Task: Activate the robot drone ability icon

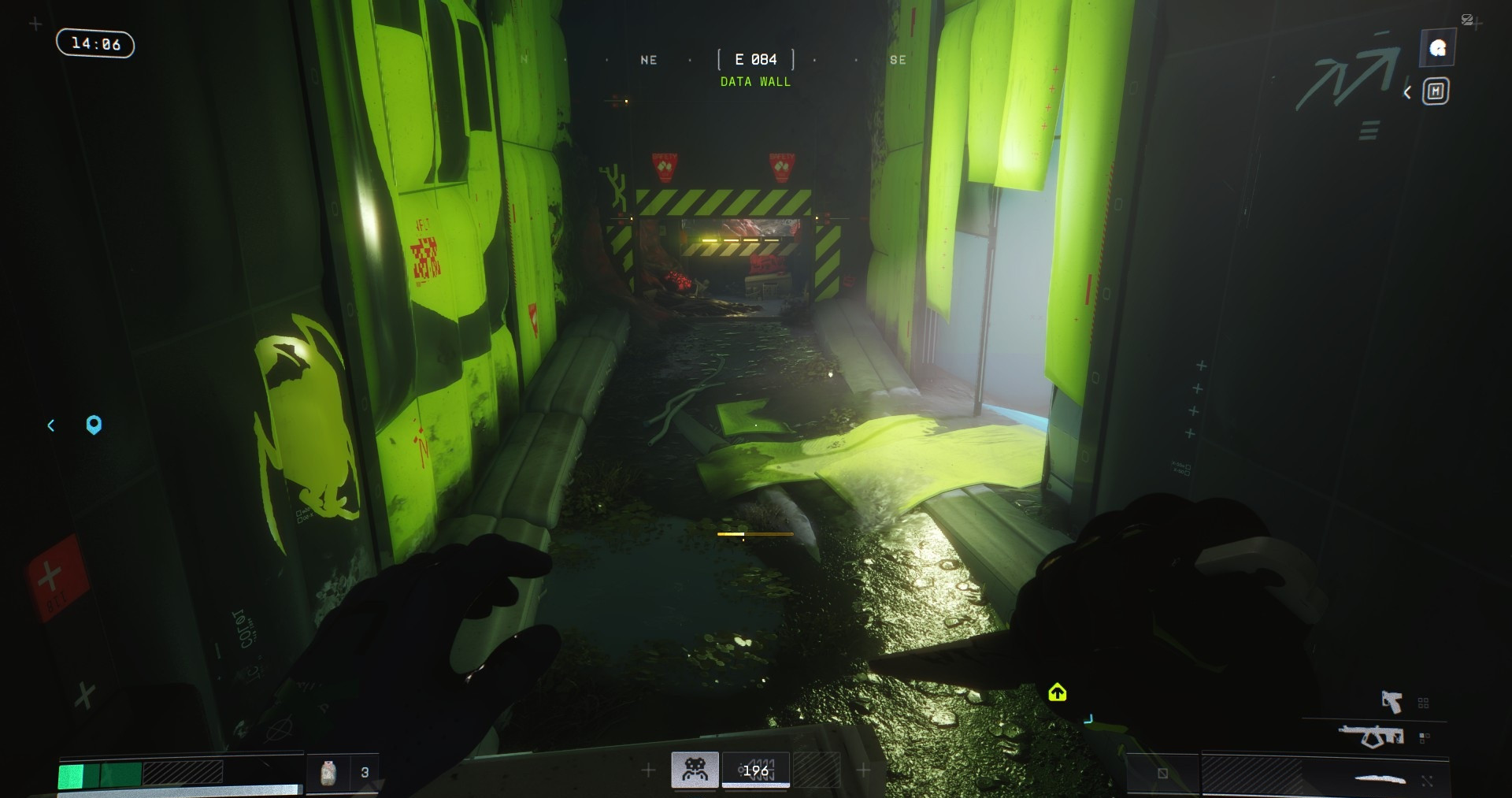Action: [x=695, y=770]
